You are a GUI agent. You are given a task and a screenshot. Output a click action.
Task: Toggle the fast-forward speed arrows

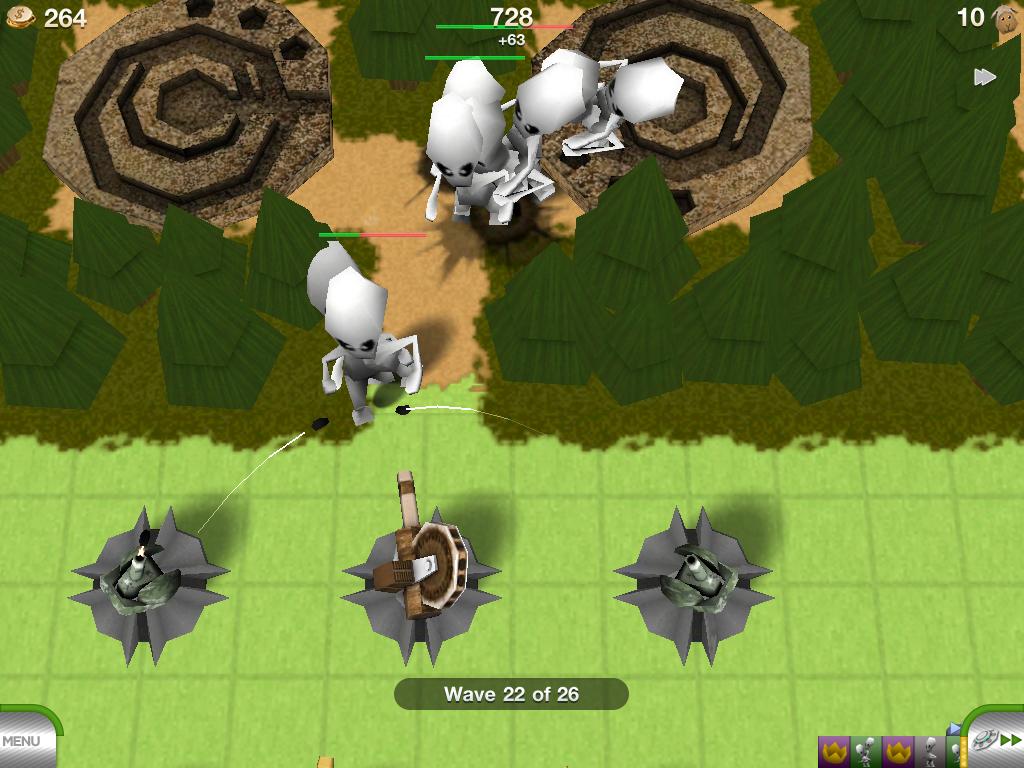pyautogui.click(x=985, y=77)
